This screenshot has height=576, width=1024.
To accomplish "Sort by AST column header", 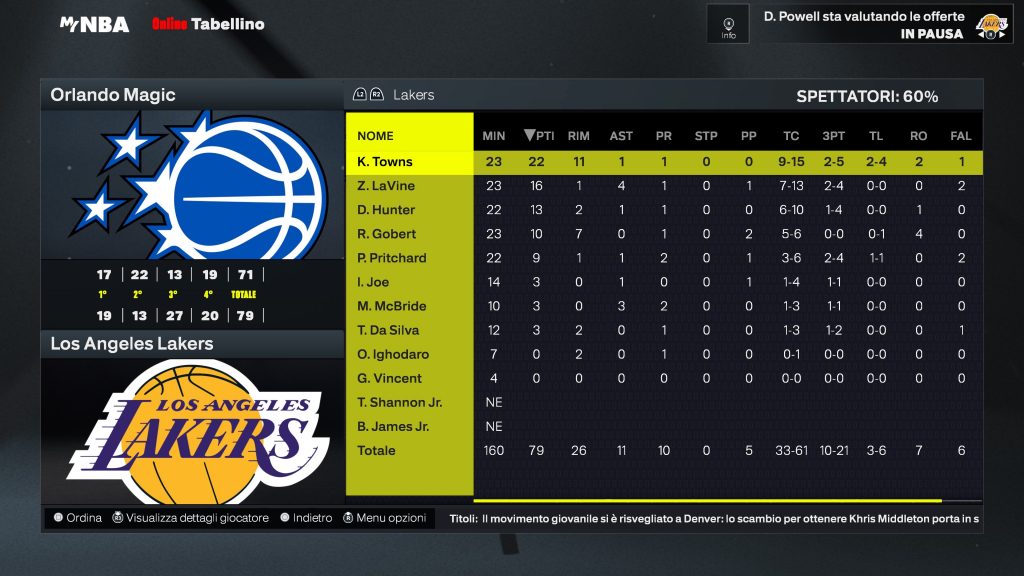I will click(621, 136).
